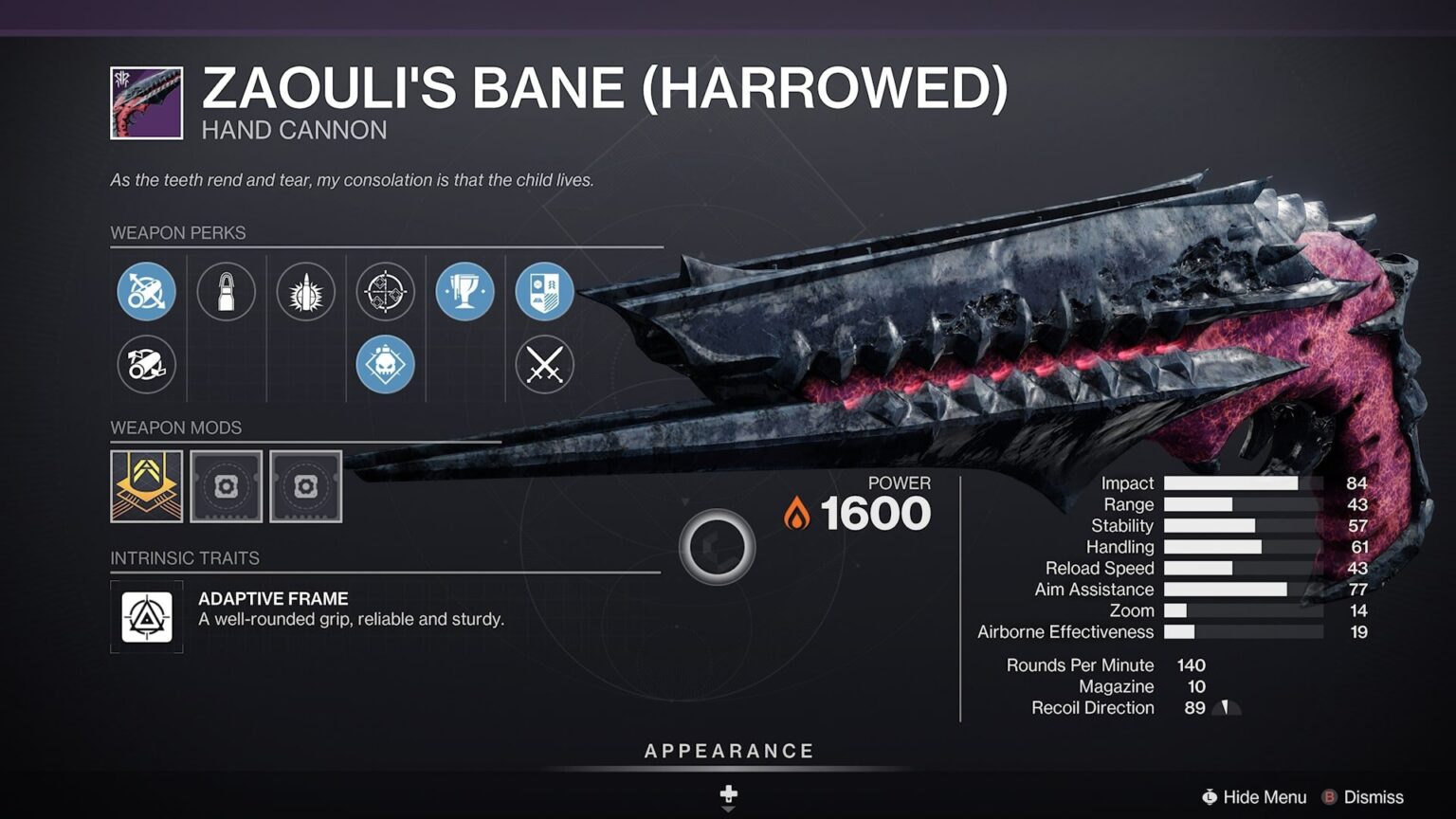
Task: Click the second empty weapon mod slot
Action: pyautogui.click(x=306, y=486)
